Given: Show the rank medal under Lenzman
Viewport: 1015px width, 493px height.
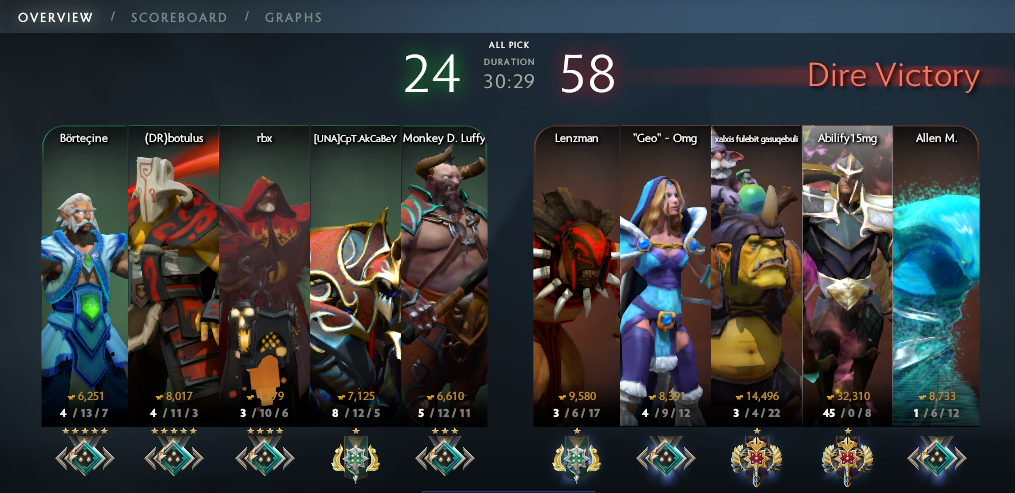Looking at the screenshot, I should (x=576, y=456).
